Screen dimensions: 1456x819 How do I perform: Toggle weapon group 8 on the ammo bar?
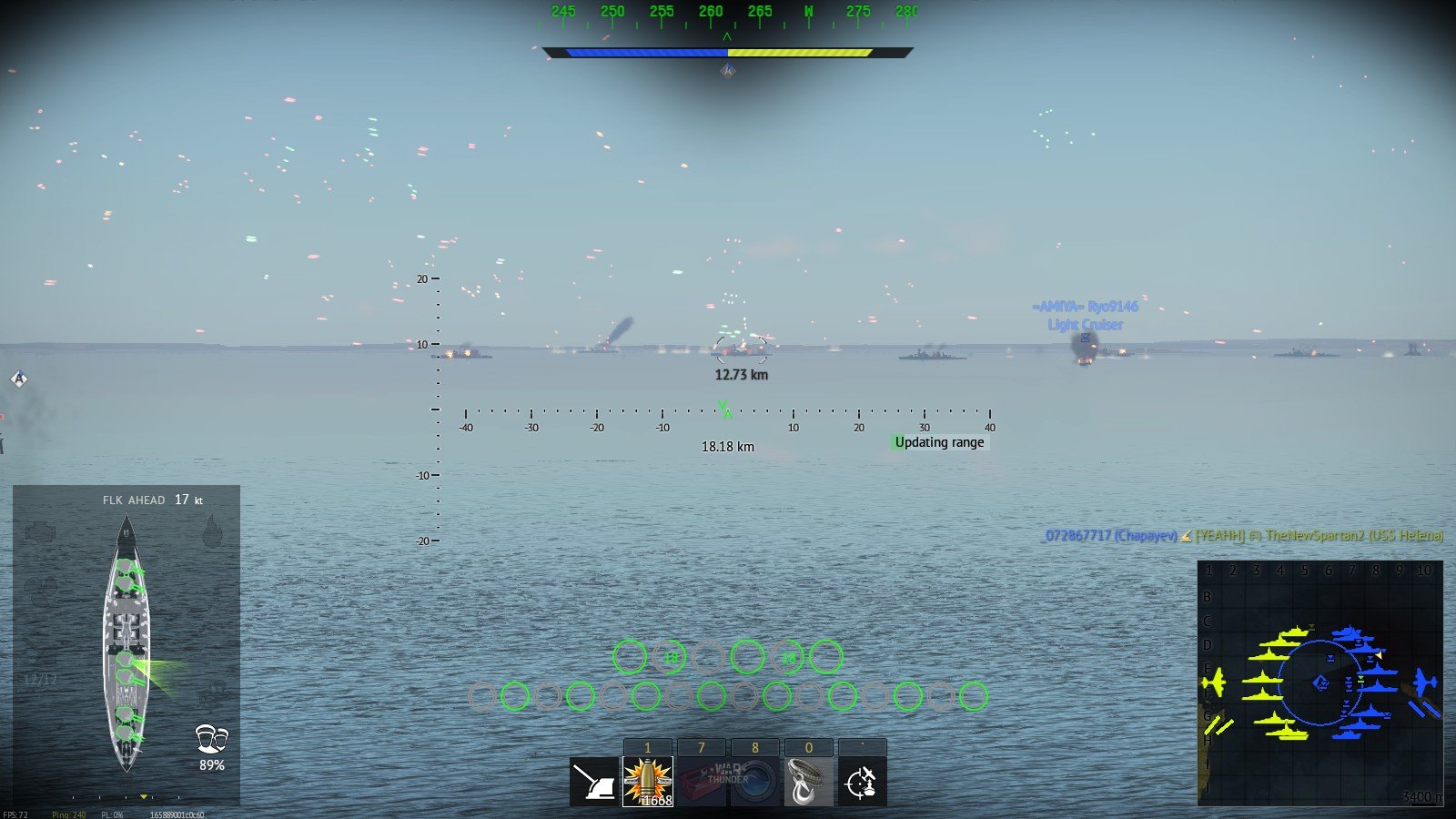(753, 746)
